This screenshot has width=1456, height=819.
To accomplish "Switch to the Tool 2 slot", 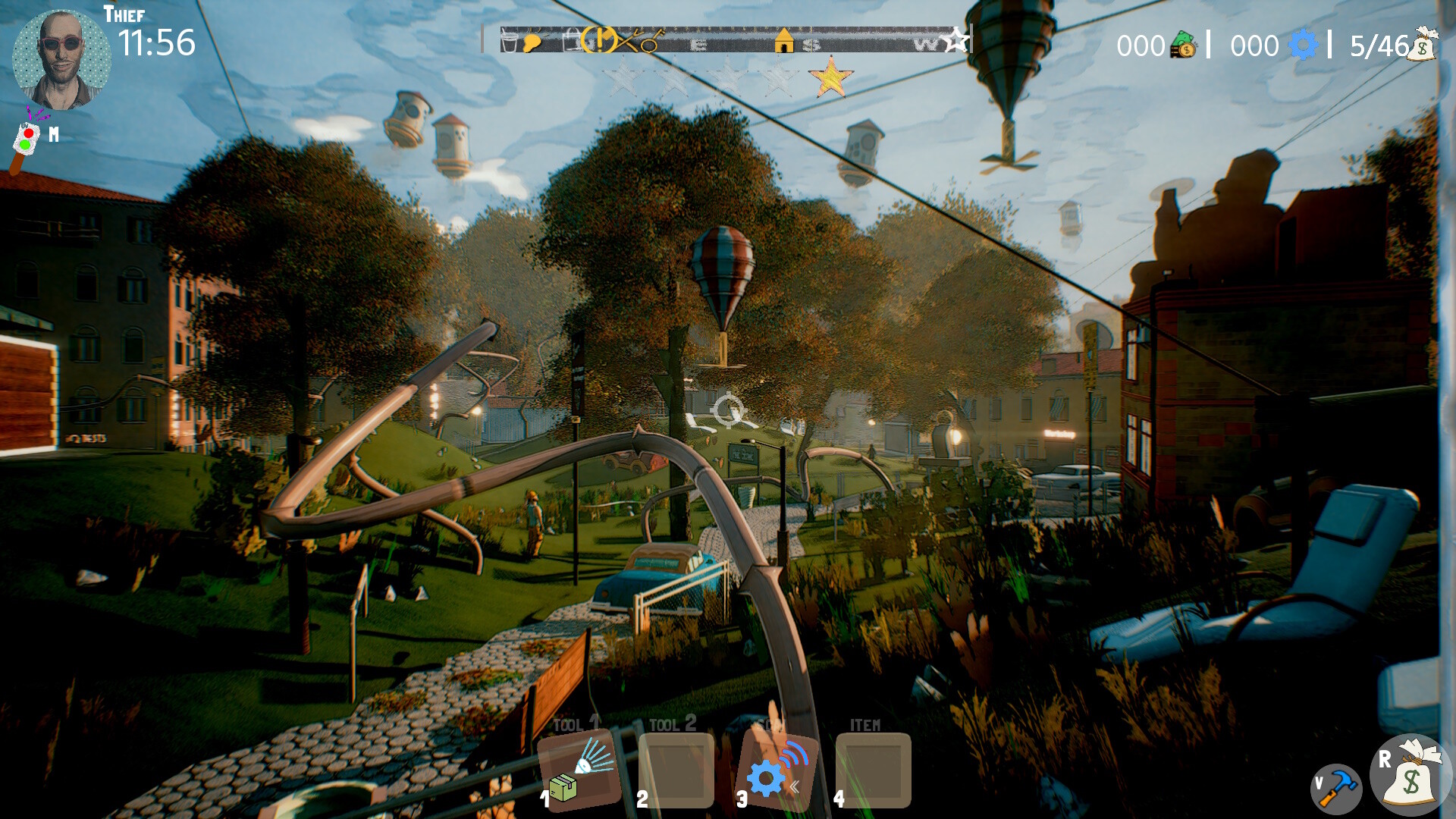I will tap(675, 772).
